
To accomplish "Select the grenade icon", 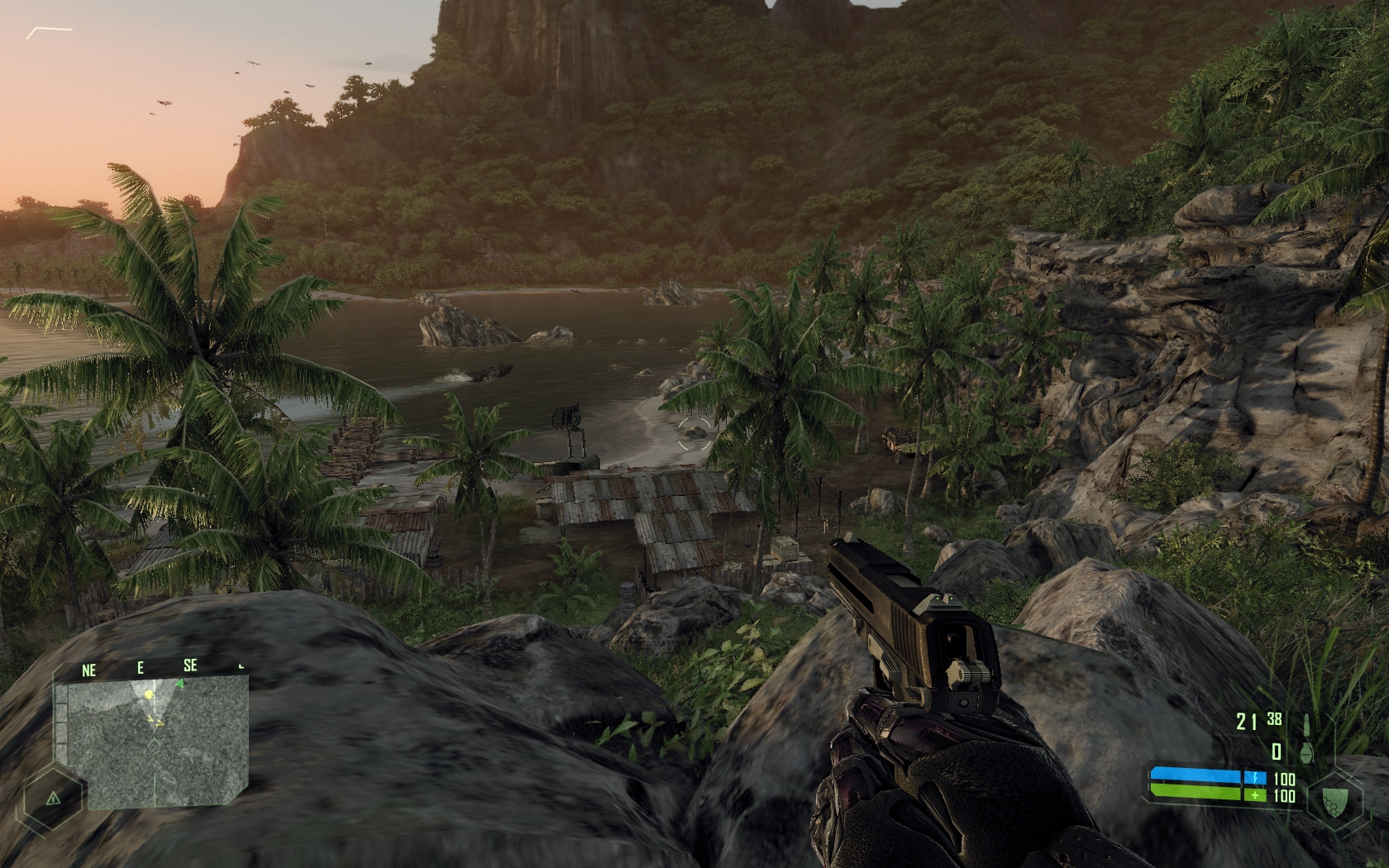I will tap(1306, 751).
